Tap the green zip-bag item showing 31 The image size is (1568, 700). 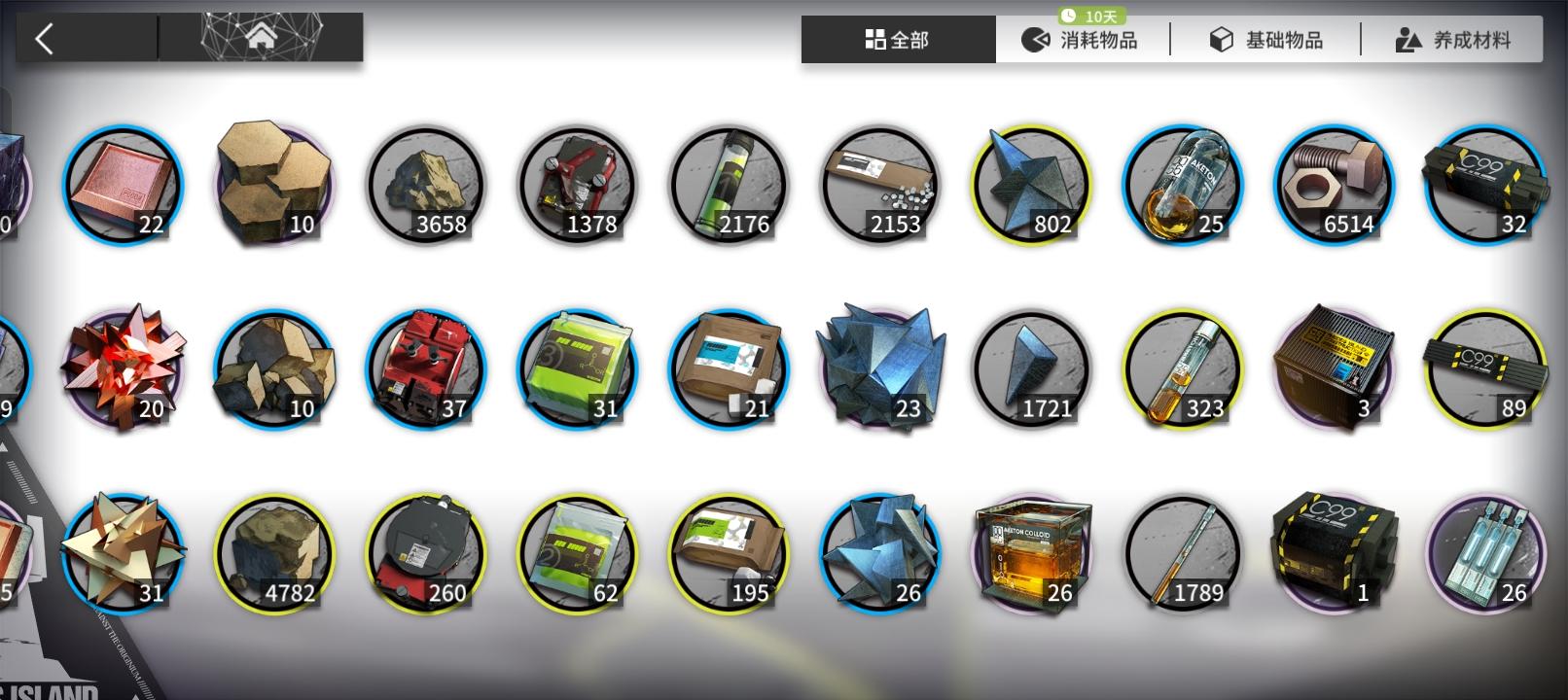tap(577, 367)
